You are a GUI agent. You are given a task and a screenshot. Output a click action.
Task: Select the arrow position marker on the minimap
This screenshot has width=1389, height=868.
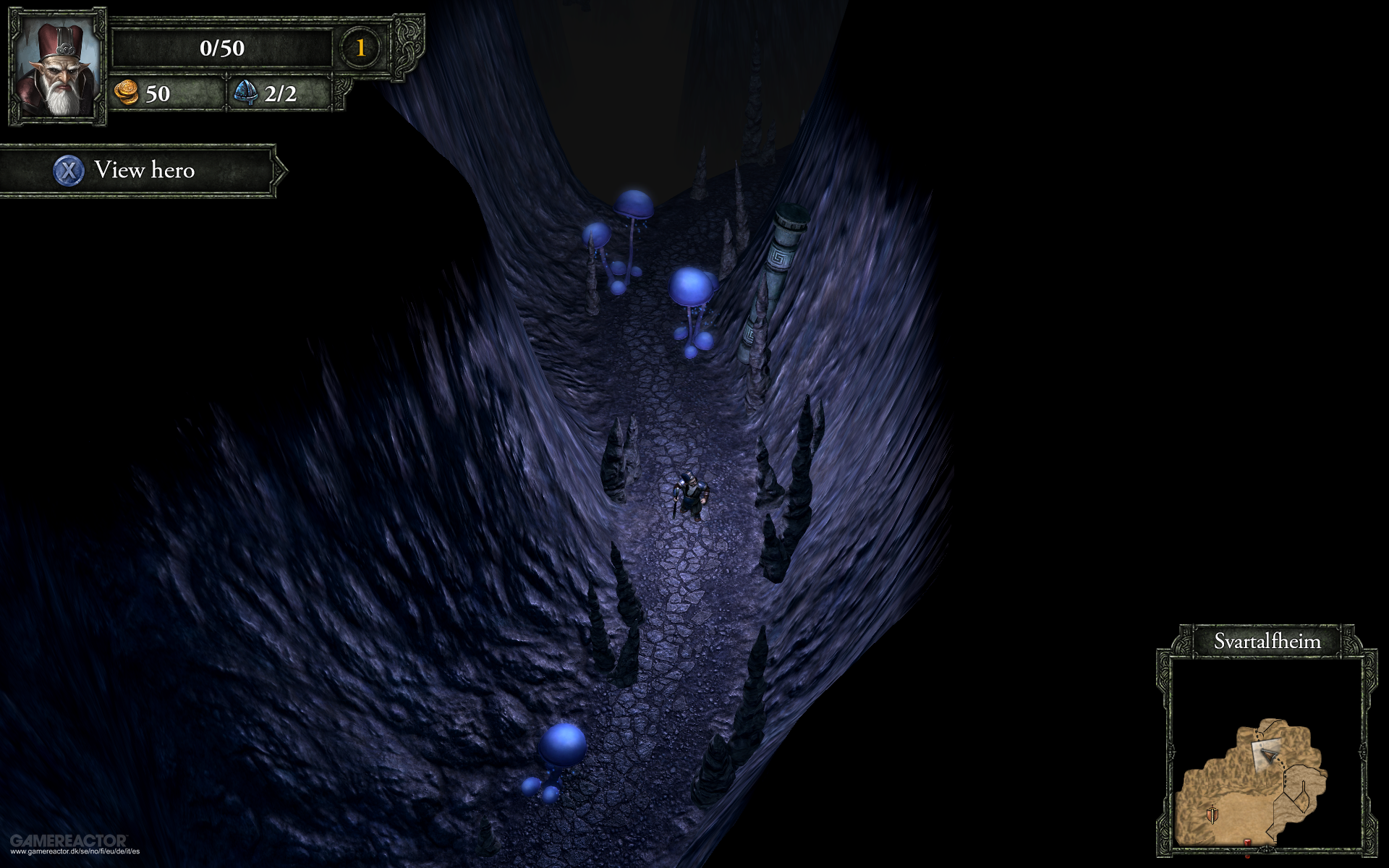(x=1270, y=756)
